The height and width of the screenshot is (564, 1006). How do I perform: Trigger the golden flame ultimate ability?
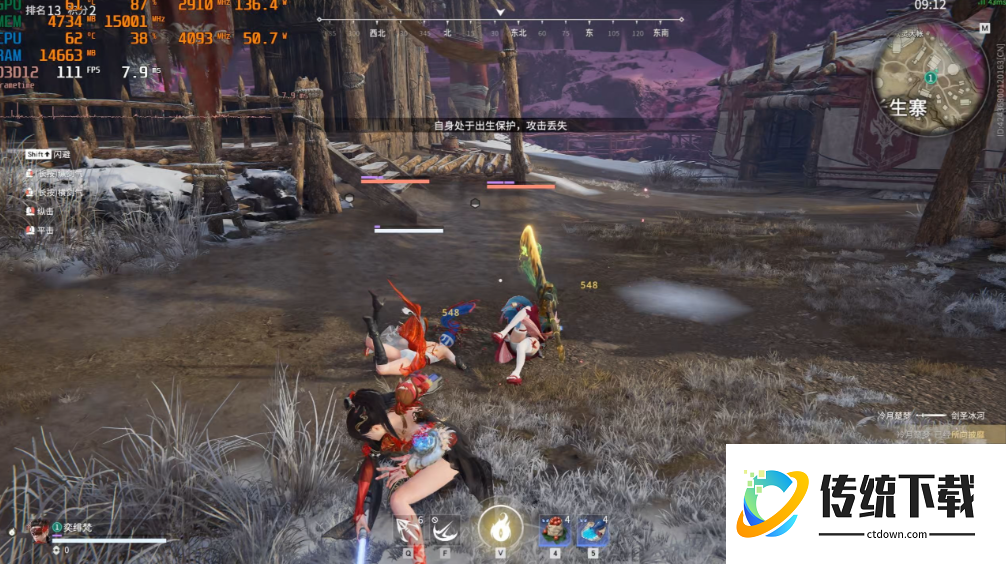pyautogui.click(x=500, y=526)
